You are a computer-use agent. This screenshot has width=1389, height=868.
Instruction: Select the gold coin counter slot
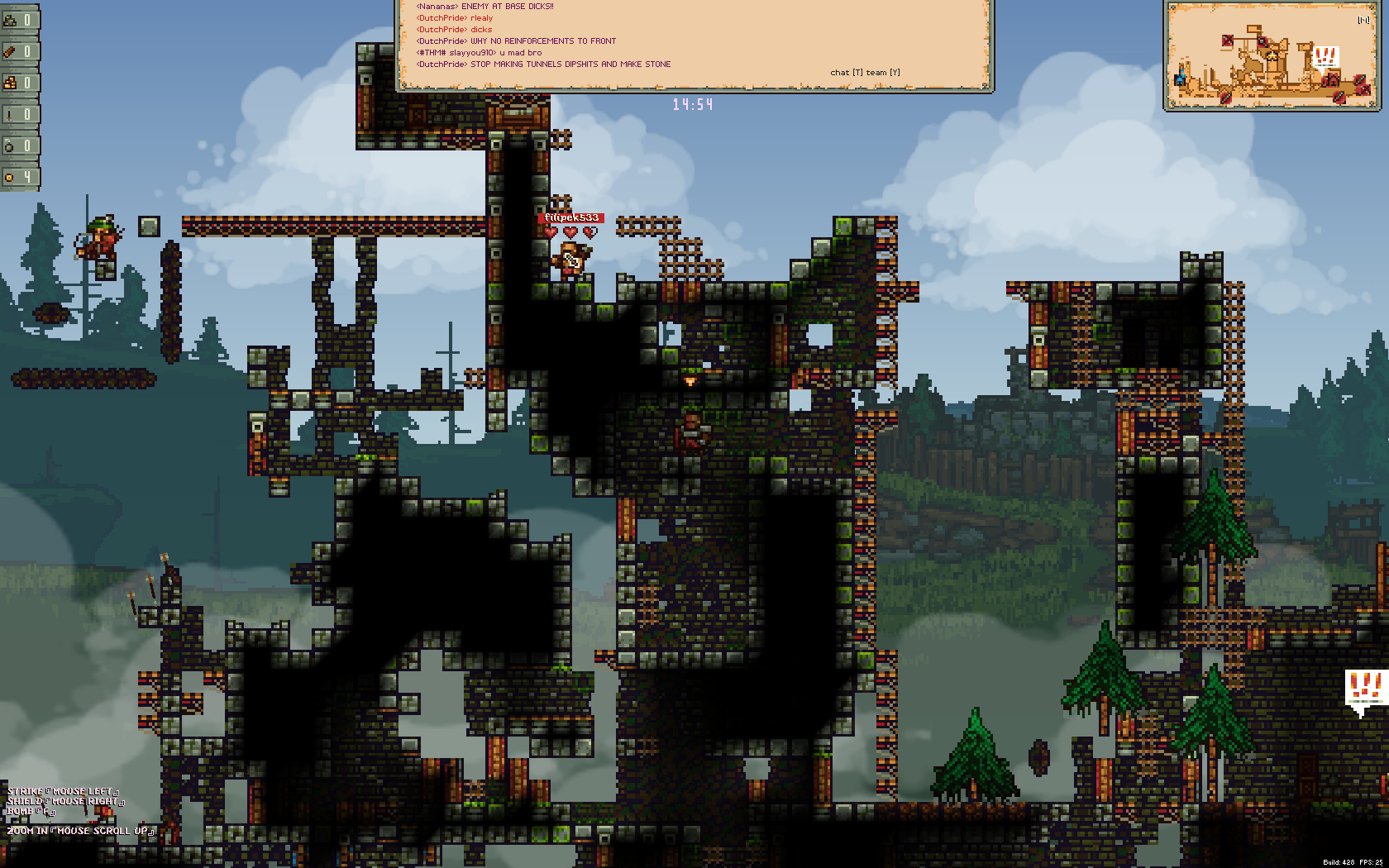18,177
